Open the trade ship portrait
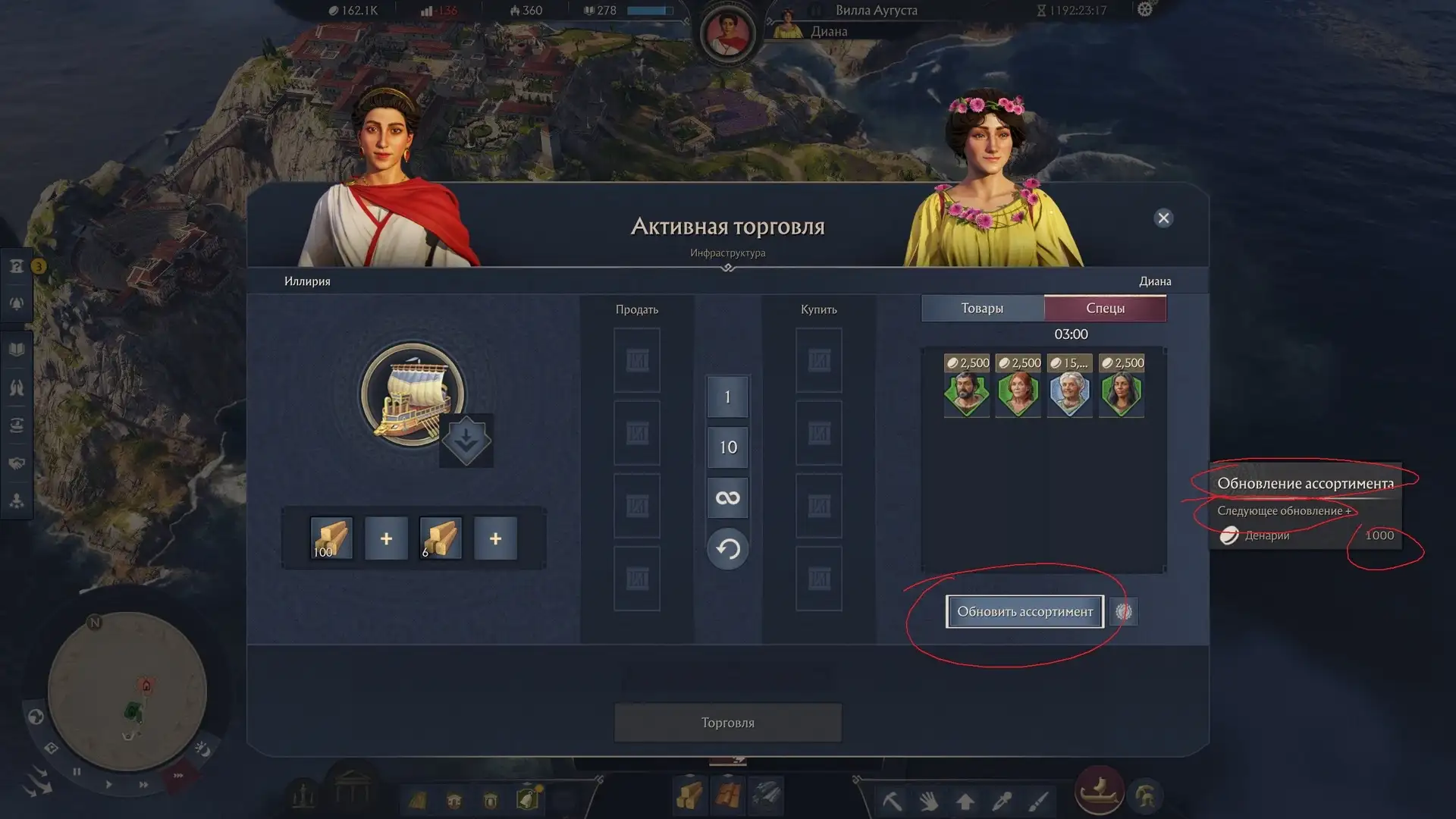The width and height of the screenshot is (1456, 819). click(x=412, y=394)
